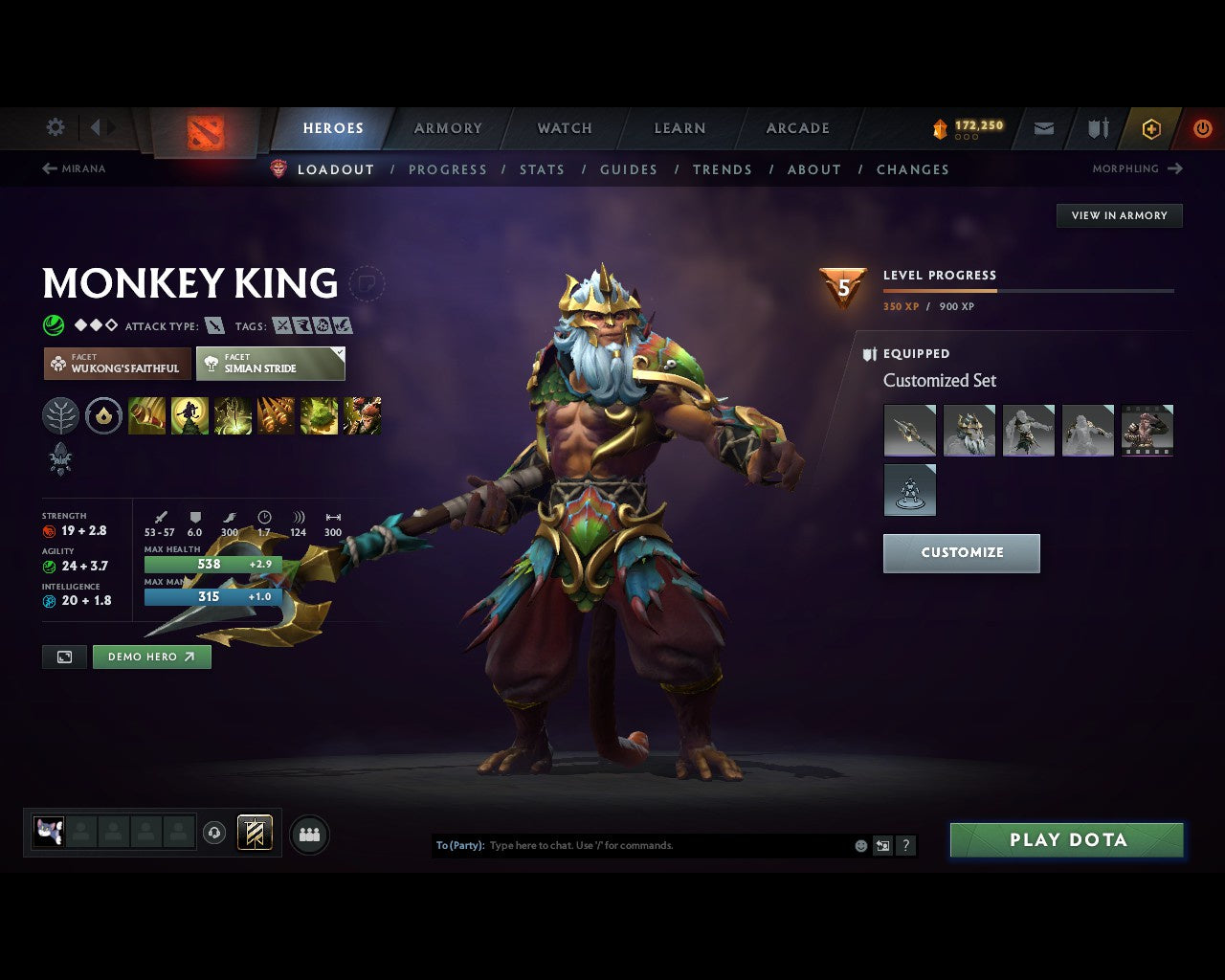View the Tree Dance ability icon
The height and width of the screenshot is (980, 1225).
tap(189, 415)
